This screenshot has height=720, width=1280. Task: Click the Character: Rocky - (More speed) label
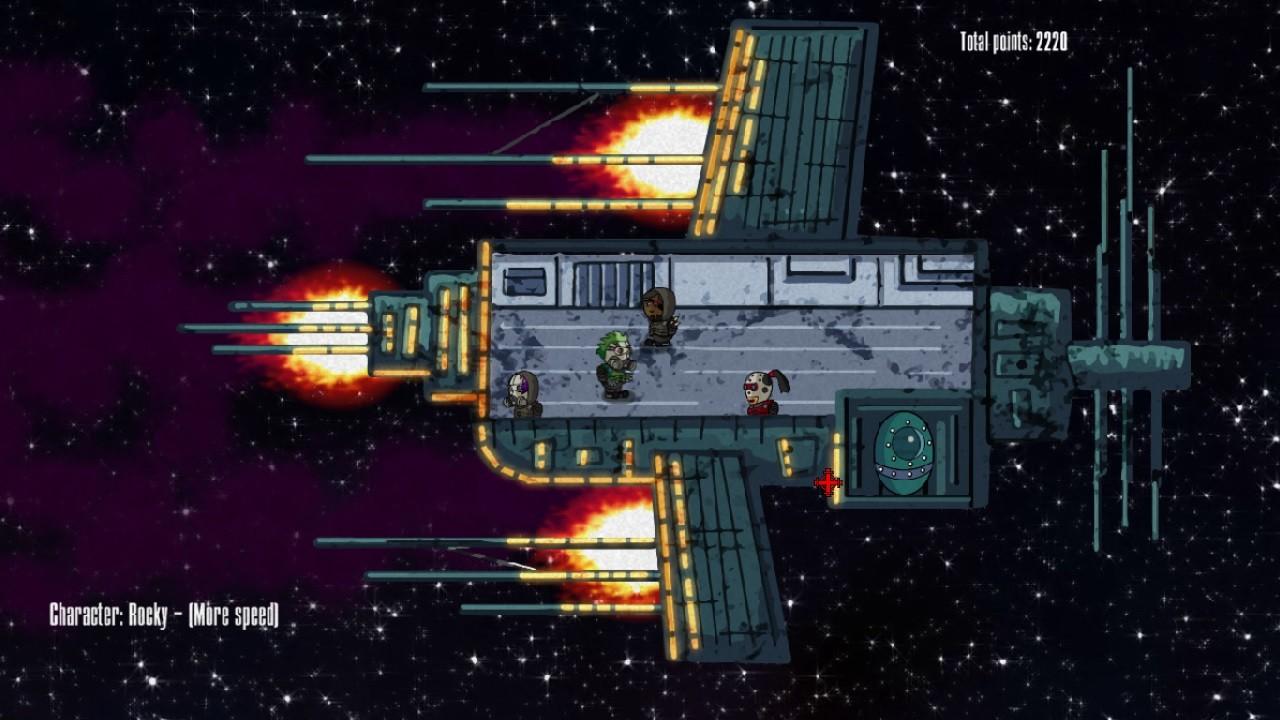pyautogui.click(x=166, y=615)
